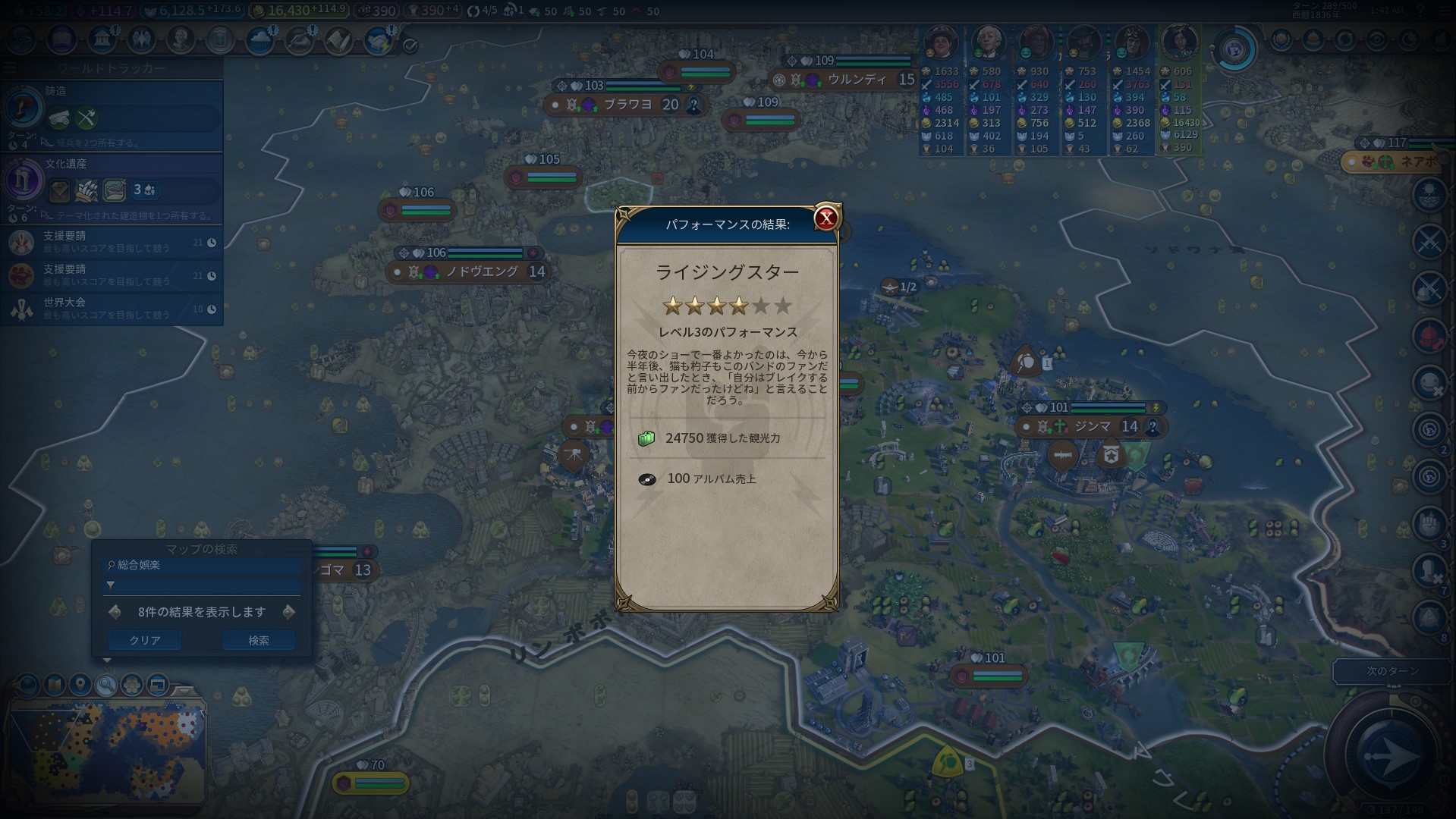This screenshot has width=1456, height=819.
Task: Open the map pins button above minimap
Action: [80, 685]
